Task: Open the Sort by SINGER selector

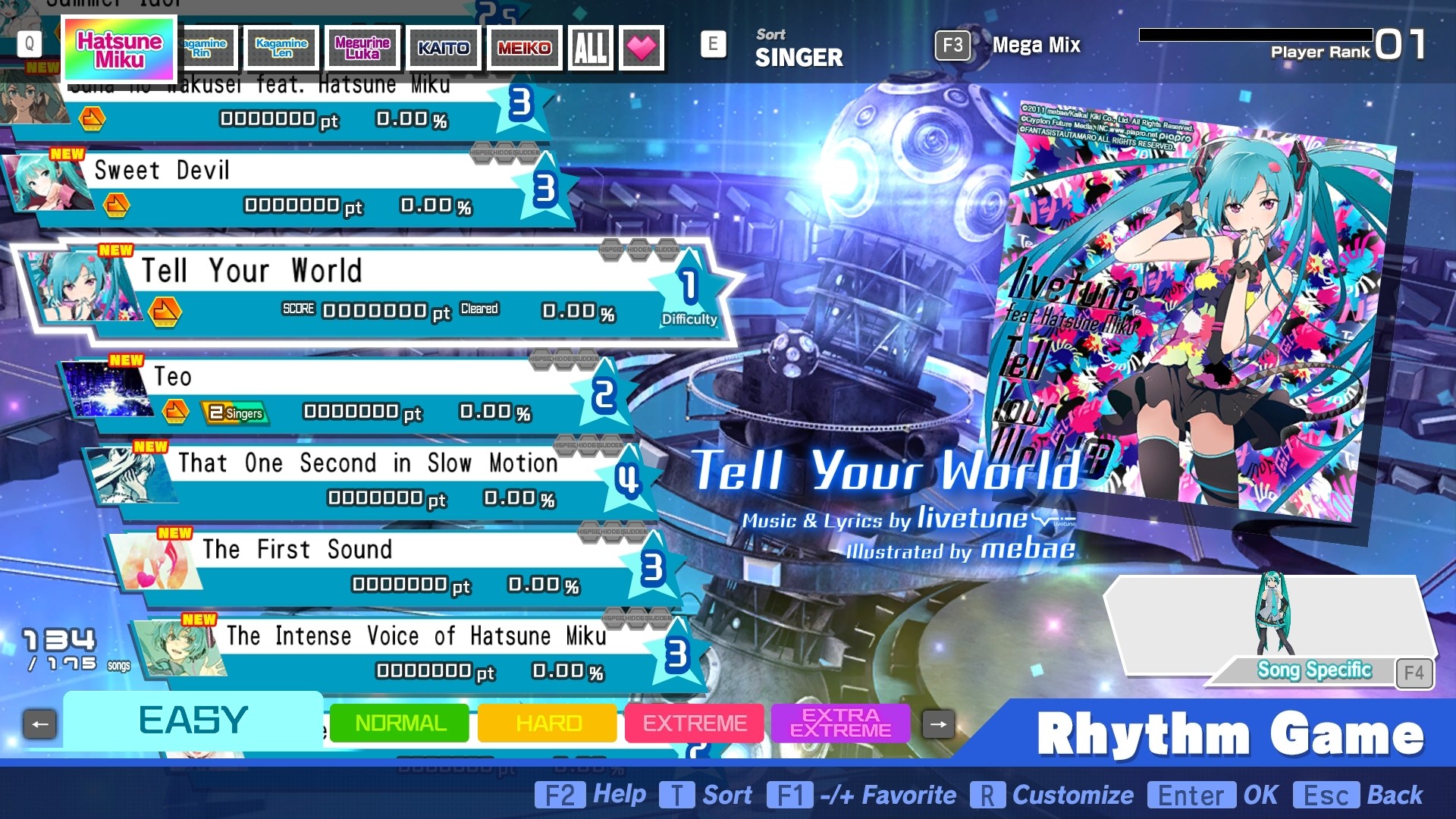Action: [798, 47]
